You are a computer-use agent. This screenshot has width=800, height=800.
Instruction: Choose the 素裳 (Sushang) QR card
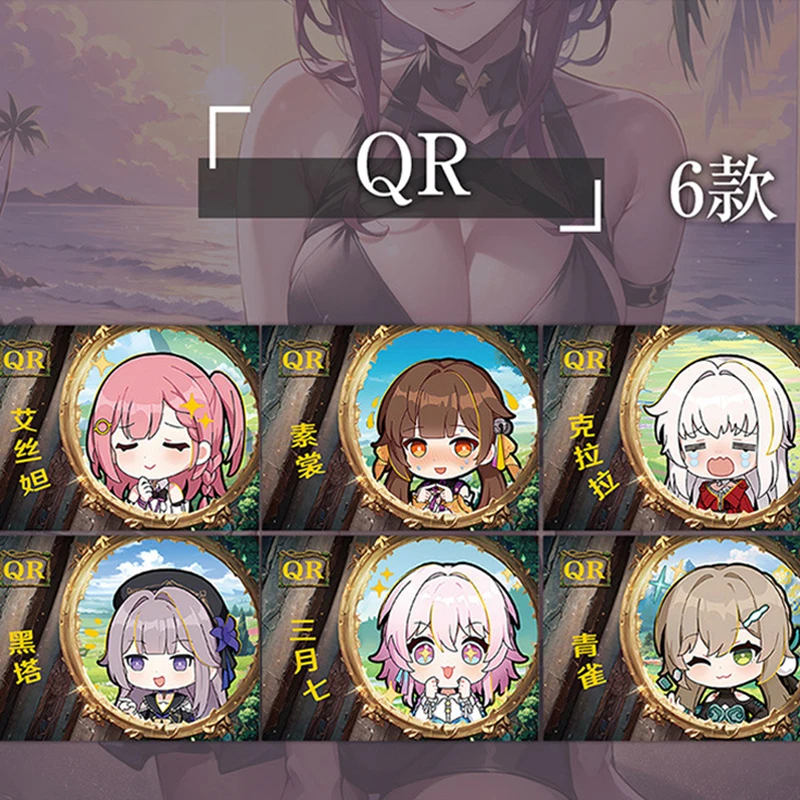[x=400, y=428]
